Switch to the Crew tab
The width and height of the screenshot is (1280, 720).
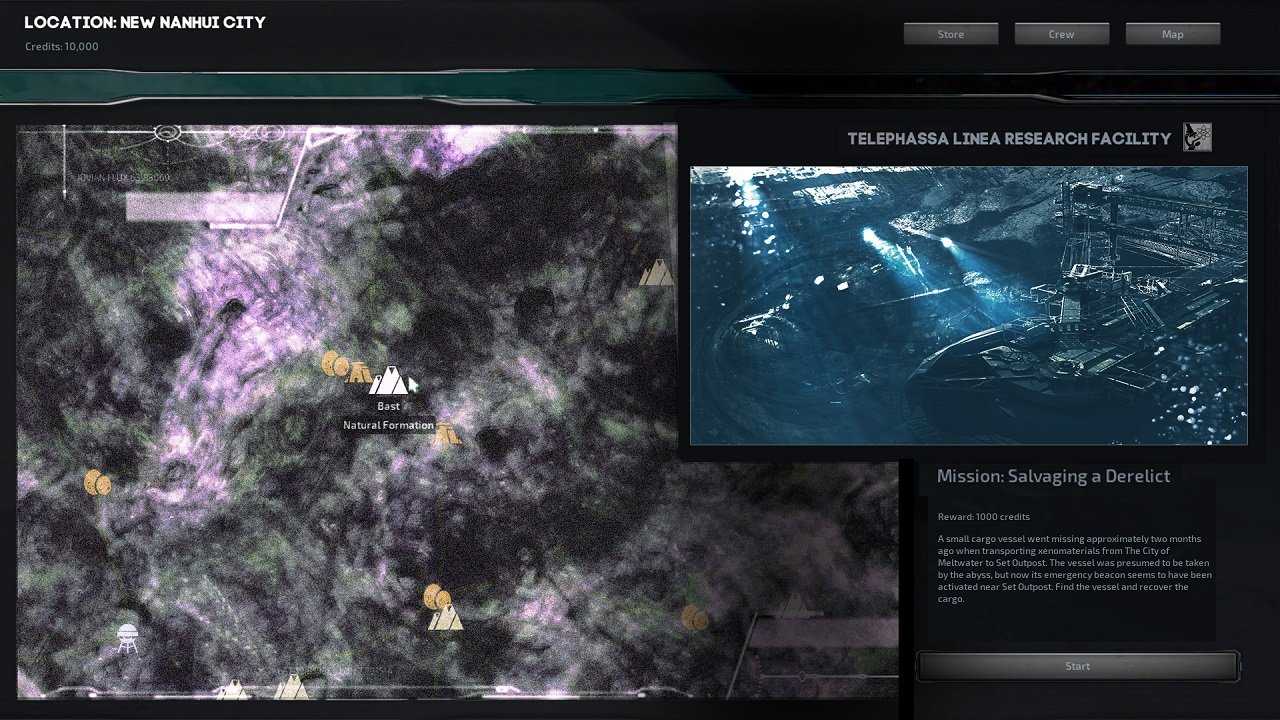point(1062,33)
